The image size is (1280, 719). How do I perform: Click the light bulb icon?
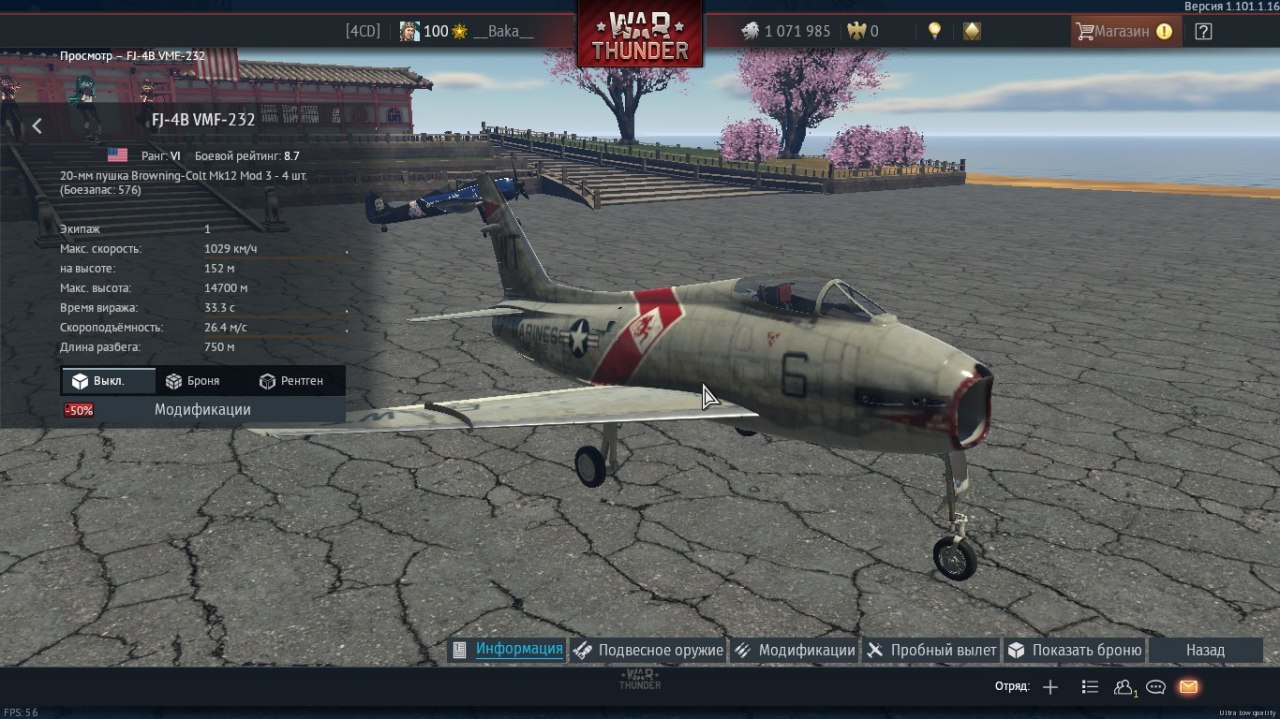point(934,31)
